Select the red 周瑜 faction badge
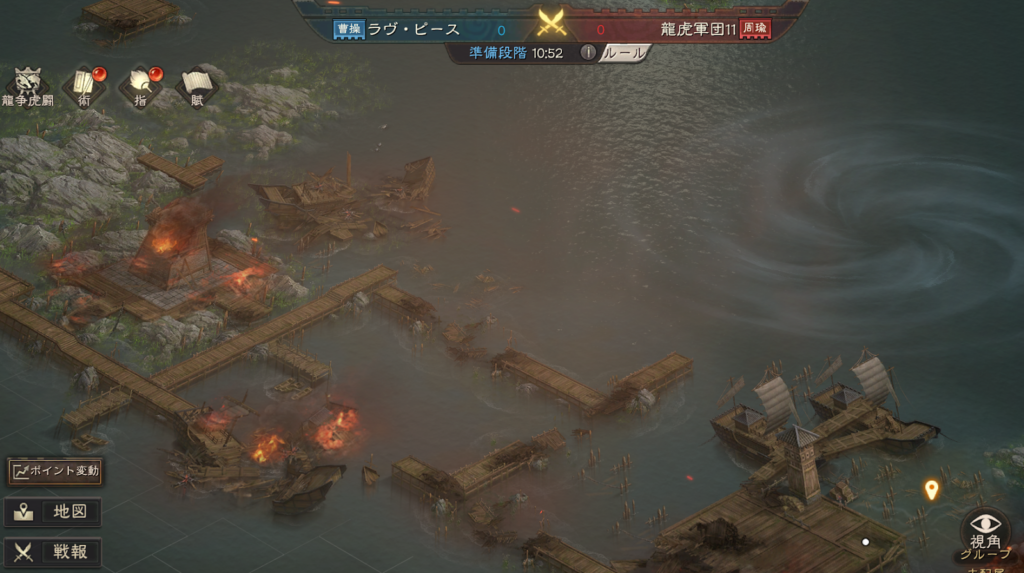Screen dimensions: 1024x573 tap(756, 29)
